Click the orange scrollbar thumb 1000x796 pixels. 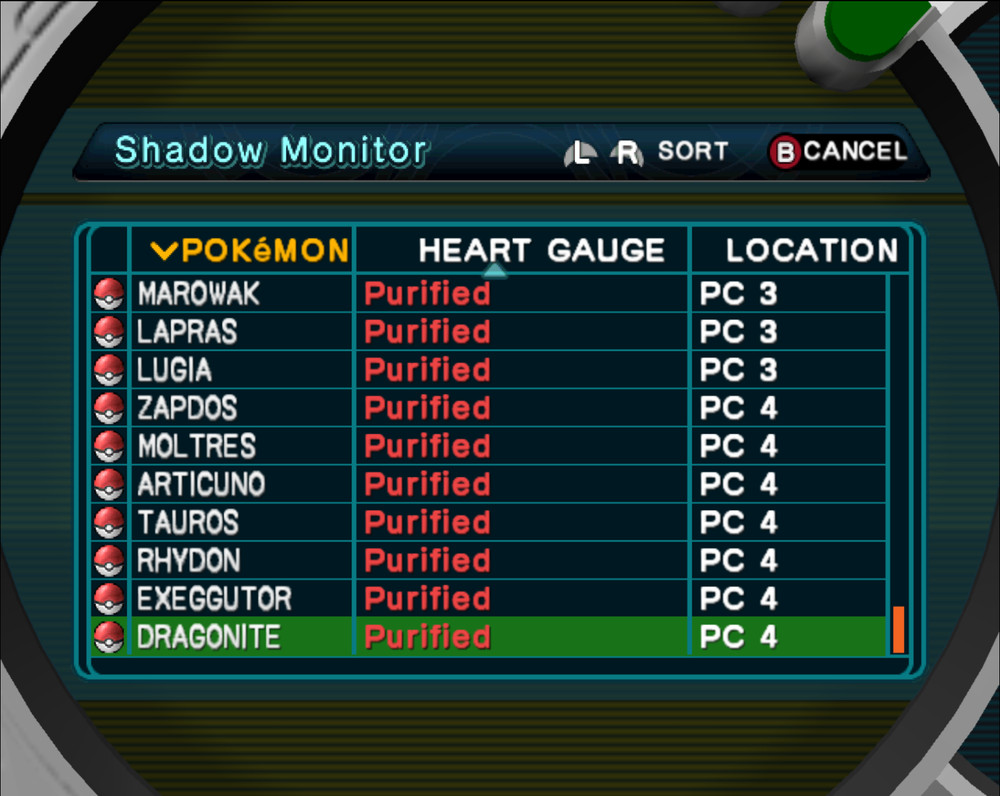click(898, 629)
